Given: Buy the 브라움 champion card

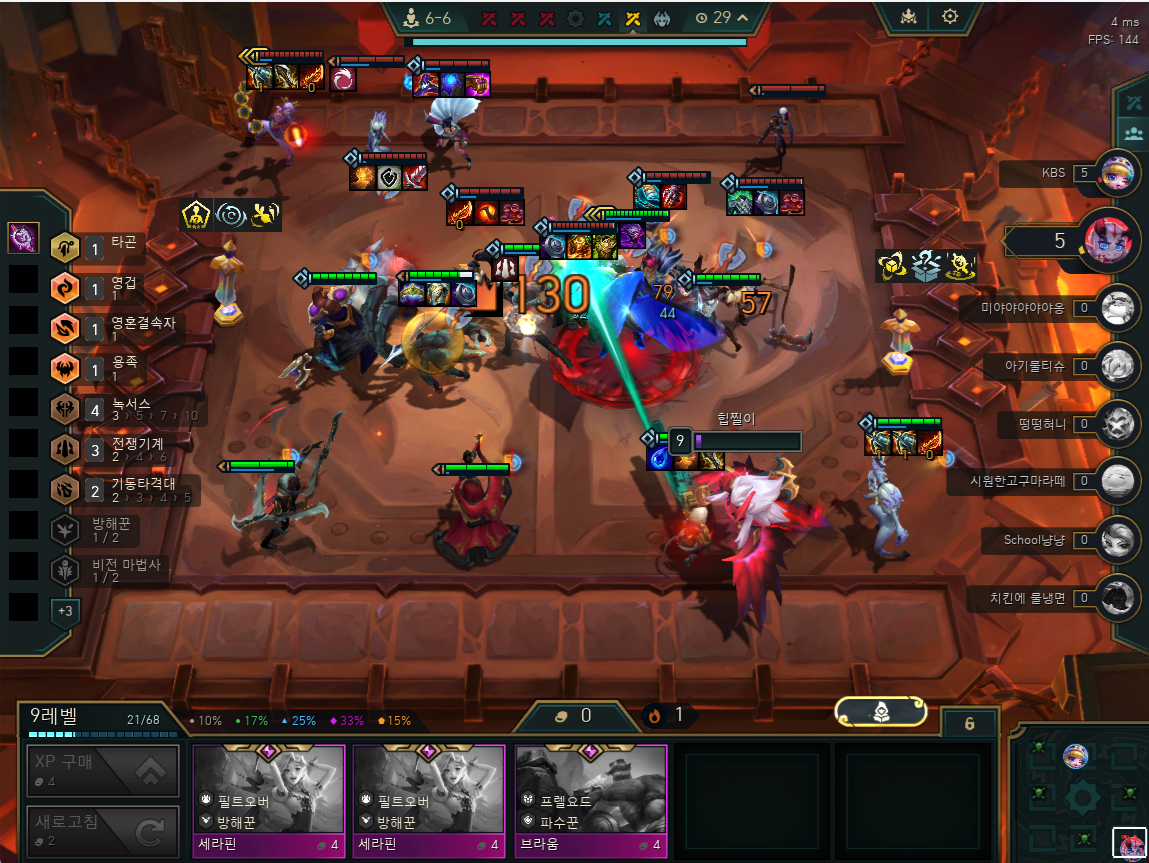Looking at the screenshot, I should (x=590, y=801).
